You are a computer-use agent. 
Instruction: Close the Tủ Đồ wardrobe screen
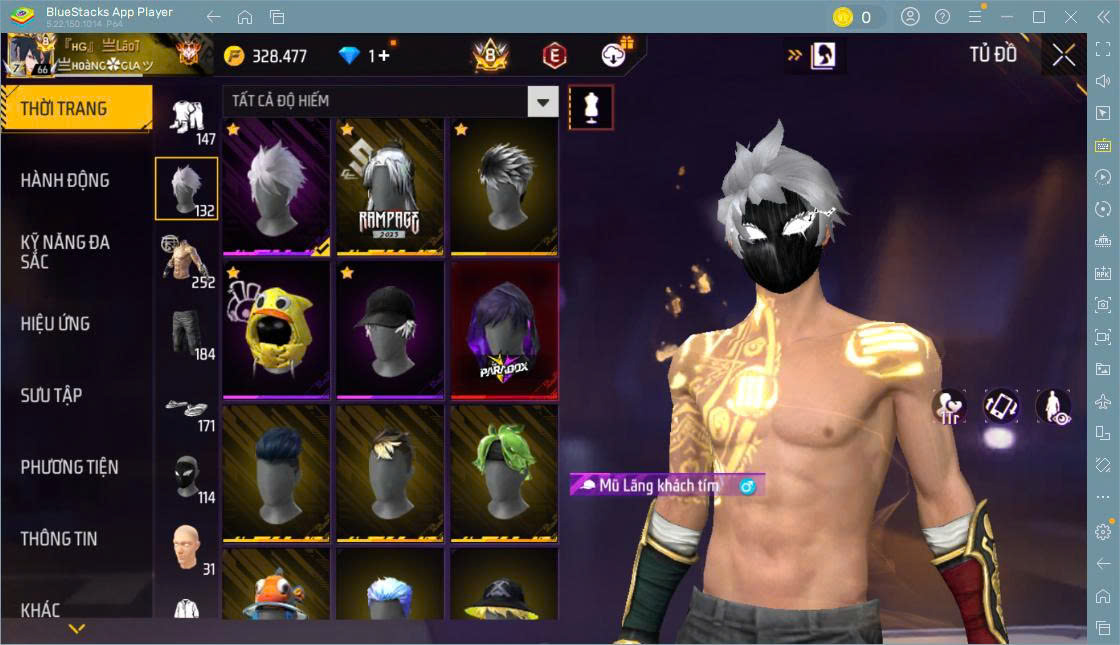[1064, 56]
